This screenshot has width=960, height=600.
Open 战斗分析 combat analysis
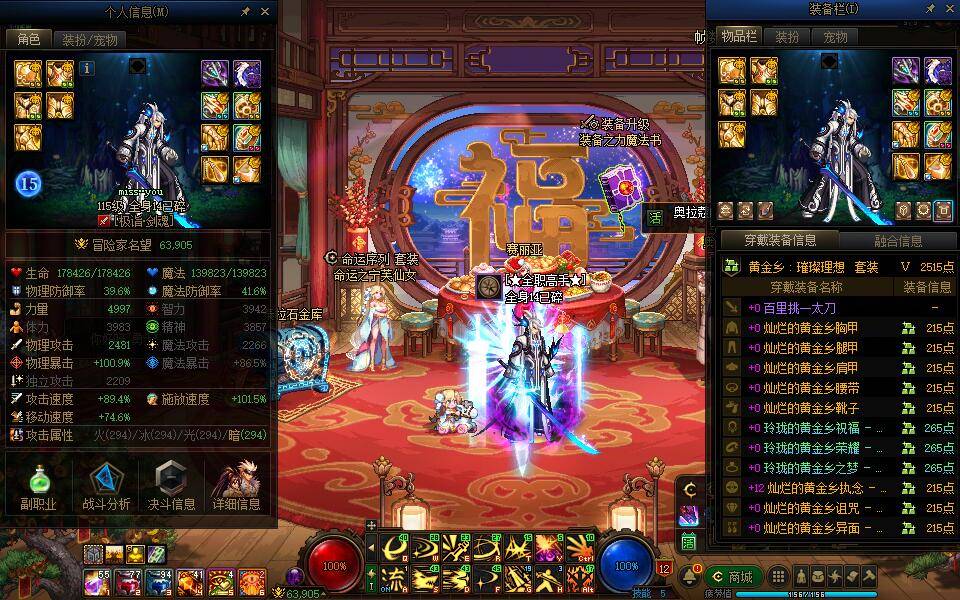(x=104, y=487)
